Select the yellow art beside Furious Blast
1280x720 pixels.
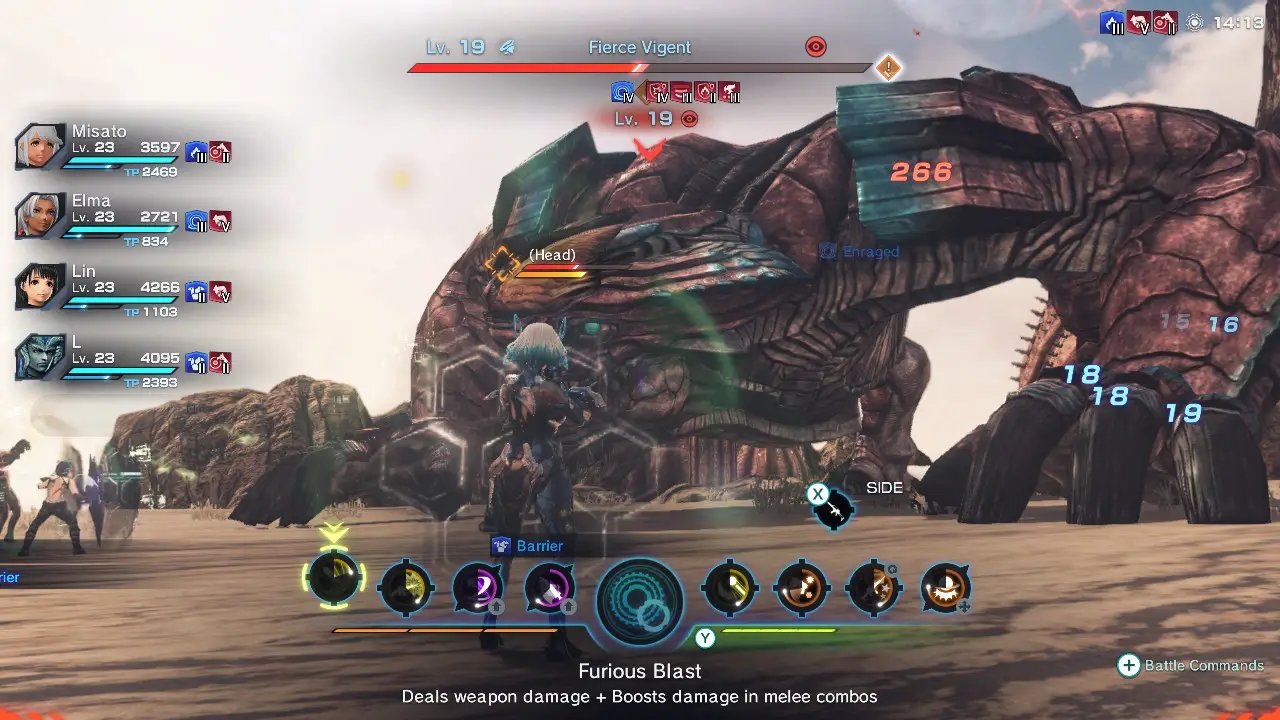pos(406,588)
